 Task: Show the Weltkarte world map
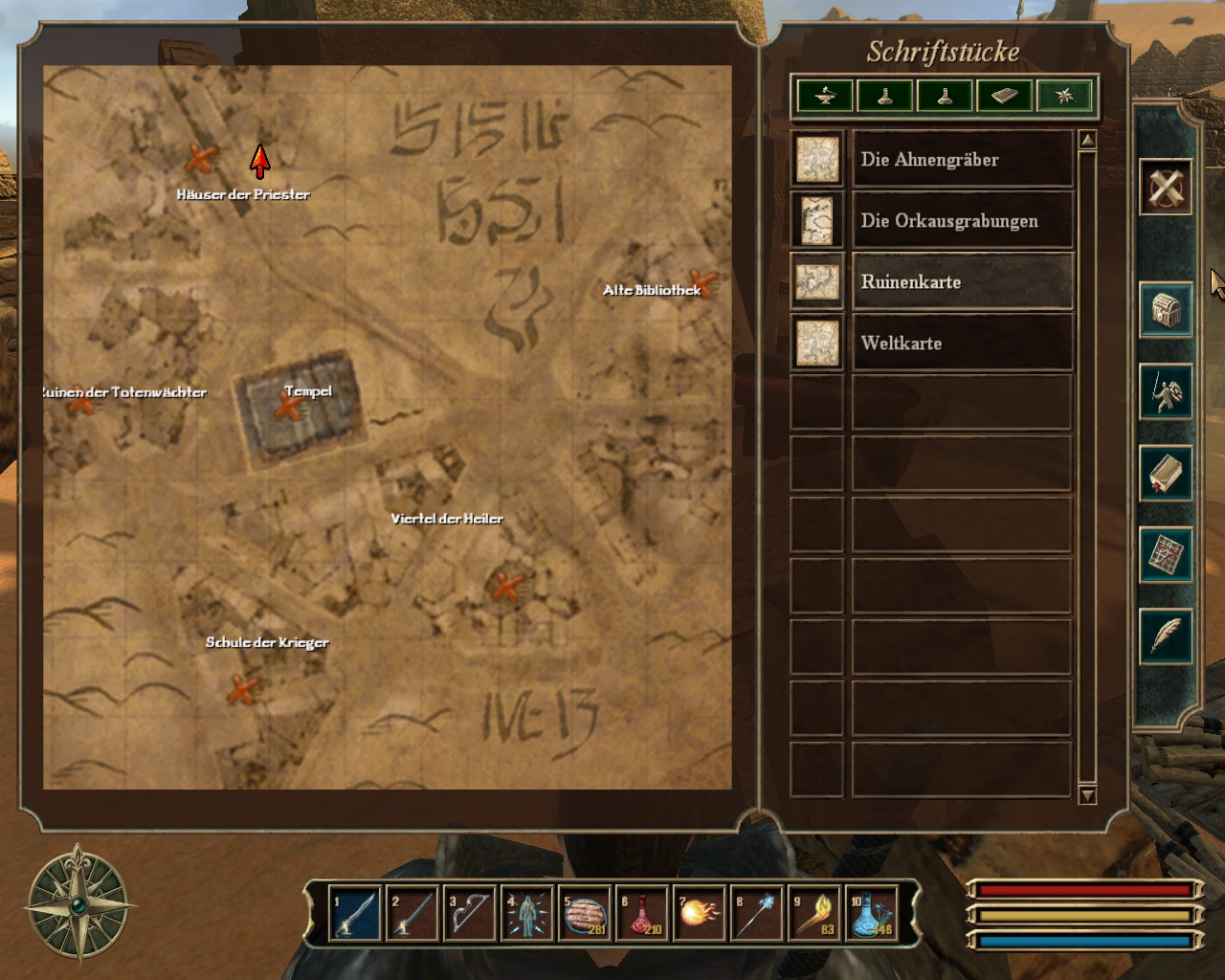click(962, 344)
